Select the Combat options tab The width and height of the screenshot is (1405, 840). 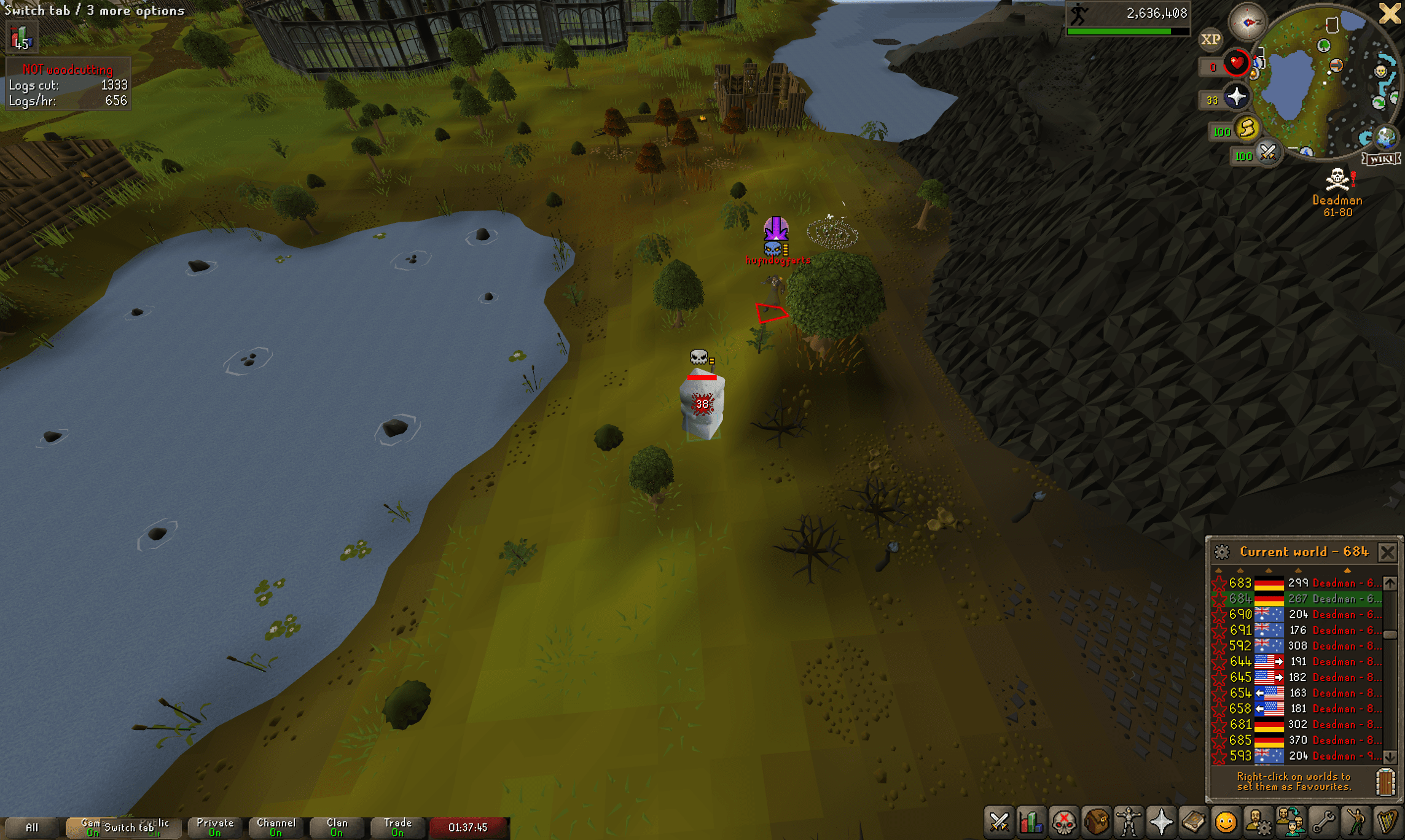[x=999, y=823]
